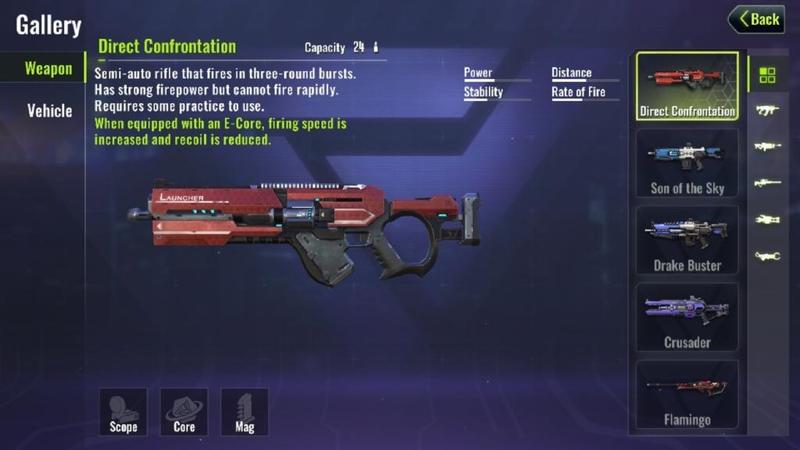The height and width of the screenshot is (450, 800).
Task: View the Crusader weapon
Action: point(687,317)
